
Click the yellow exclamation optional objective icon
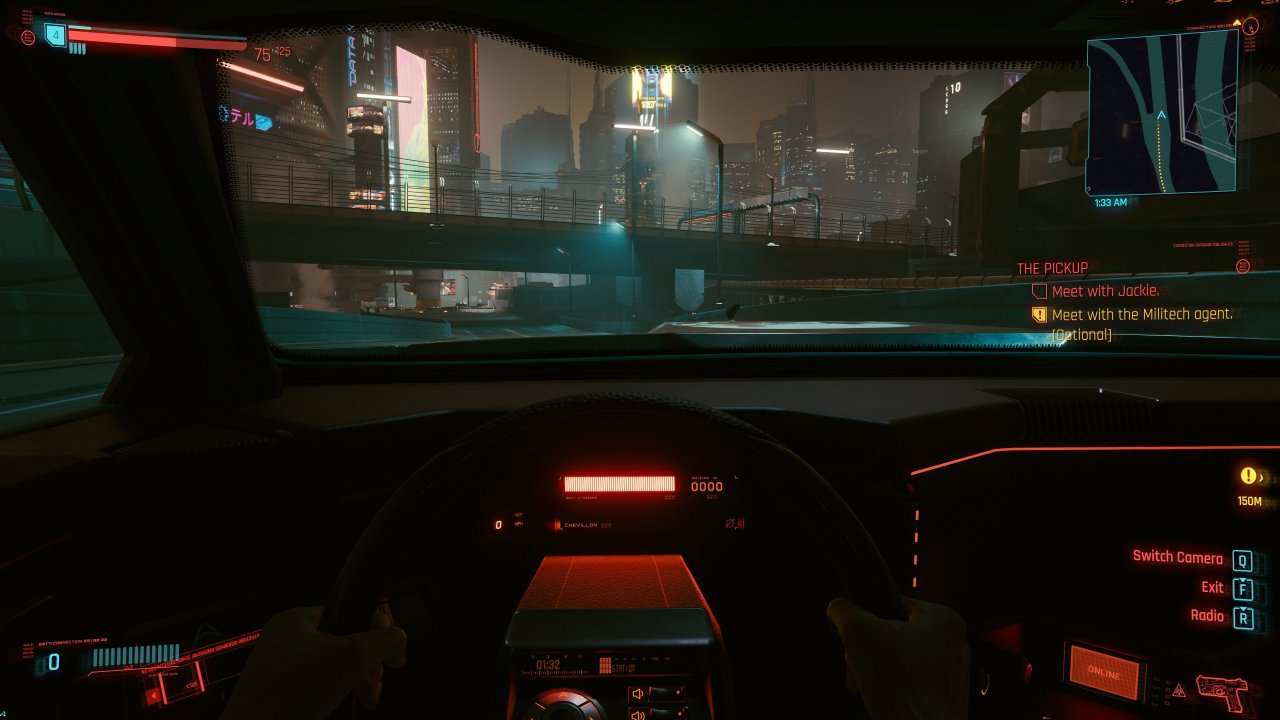[x=1038, y=314]
